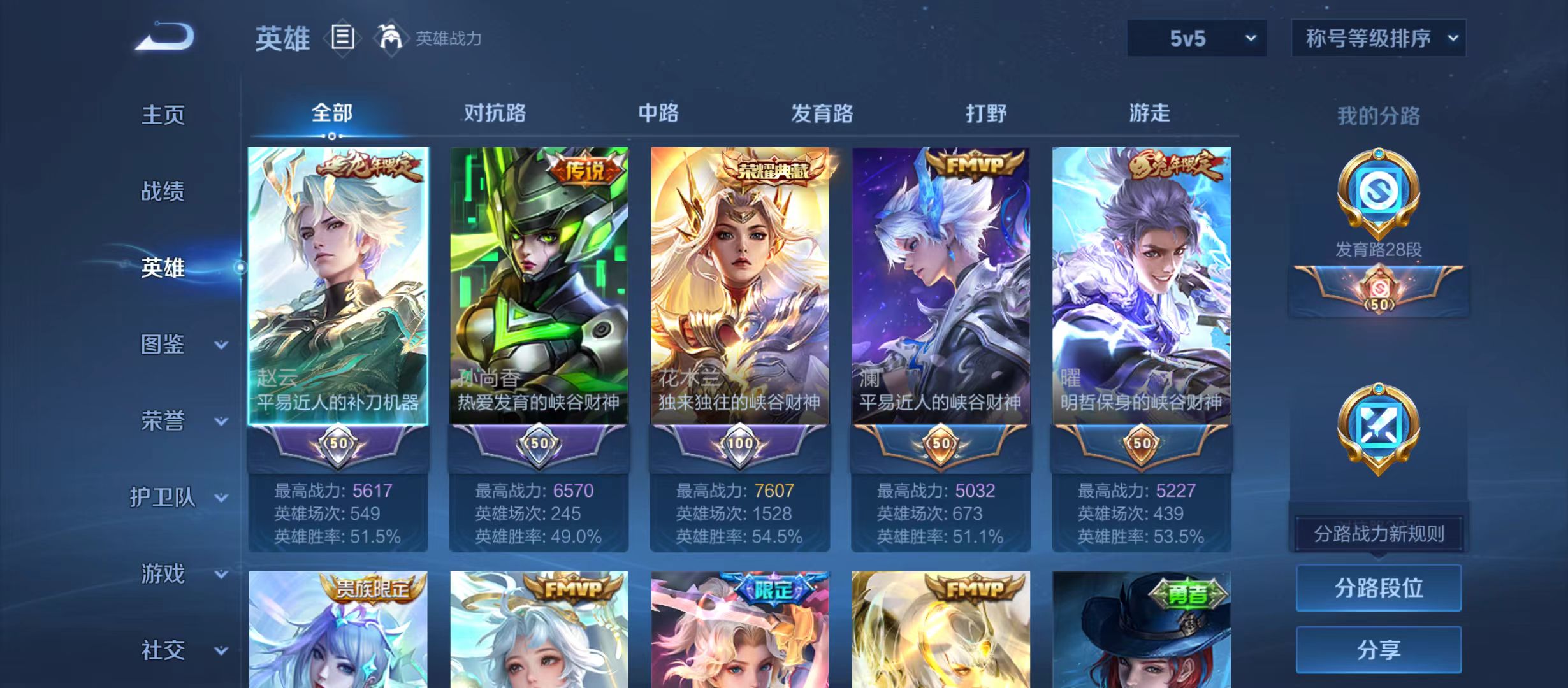This screenshot has height=688, width=1568.
Task: Expand the 图鉴 sidebar section
Action: 164,345
